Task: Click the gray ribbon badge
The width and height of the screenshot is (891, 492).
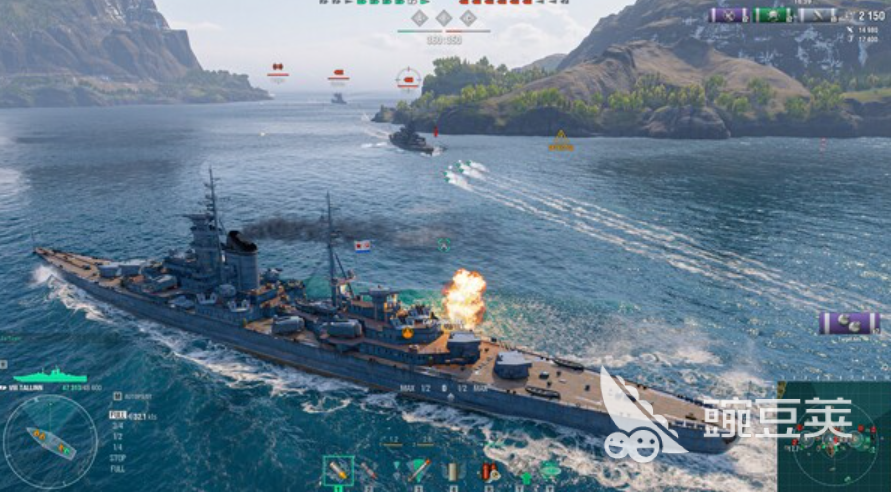Action: pyautogui.click(x=817, y=15)
